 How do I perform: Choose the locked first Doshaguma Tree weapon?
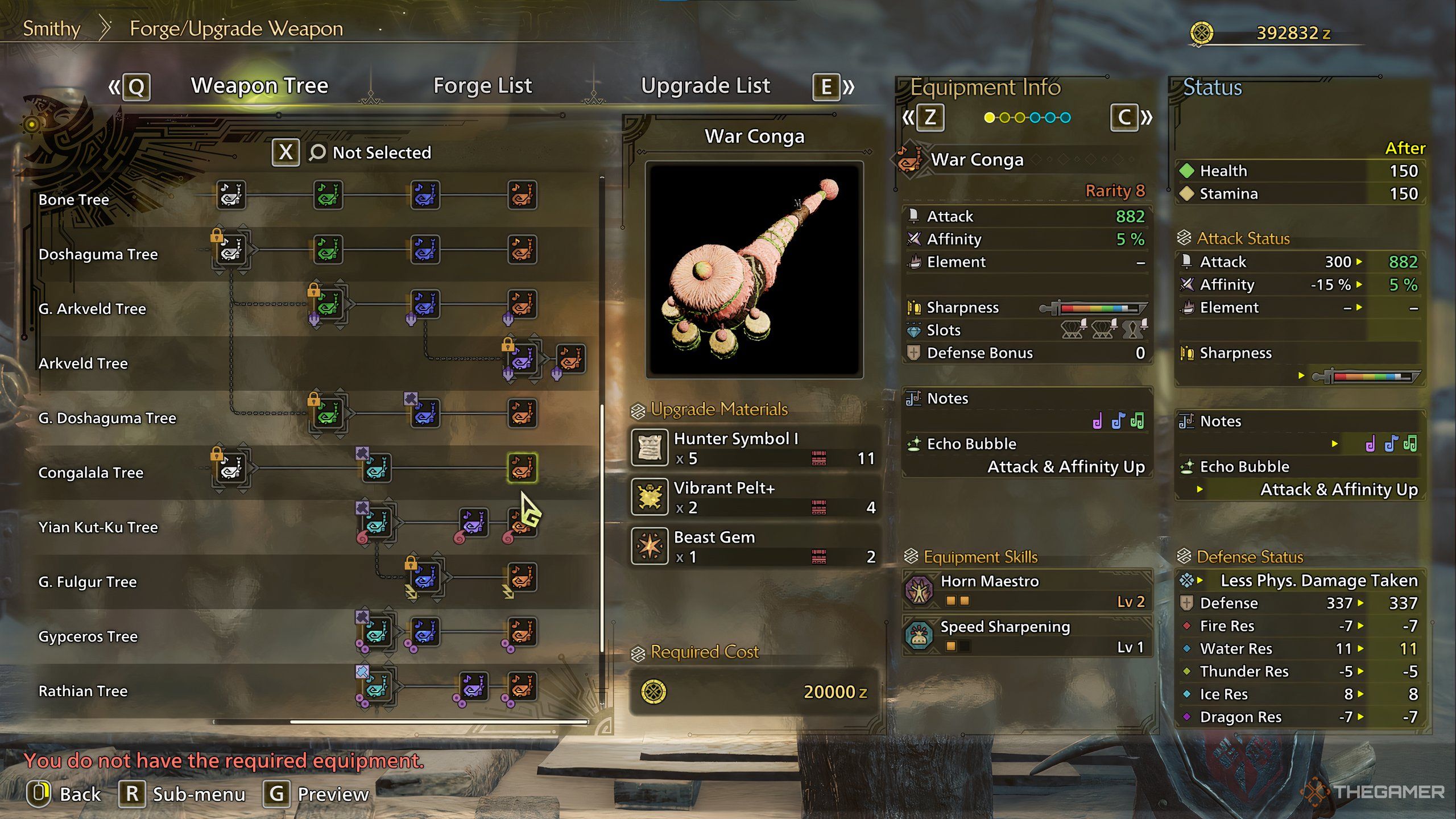pyautogui.click(x=231, y=250)
